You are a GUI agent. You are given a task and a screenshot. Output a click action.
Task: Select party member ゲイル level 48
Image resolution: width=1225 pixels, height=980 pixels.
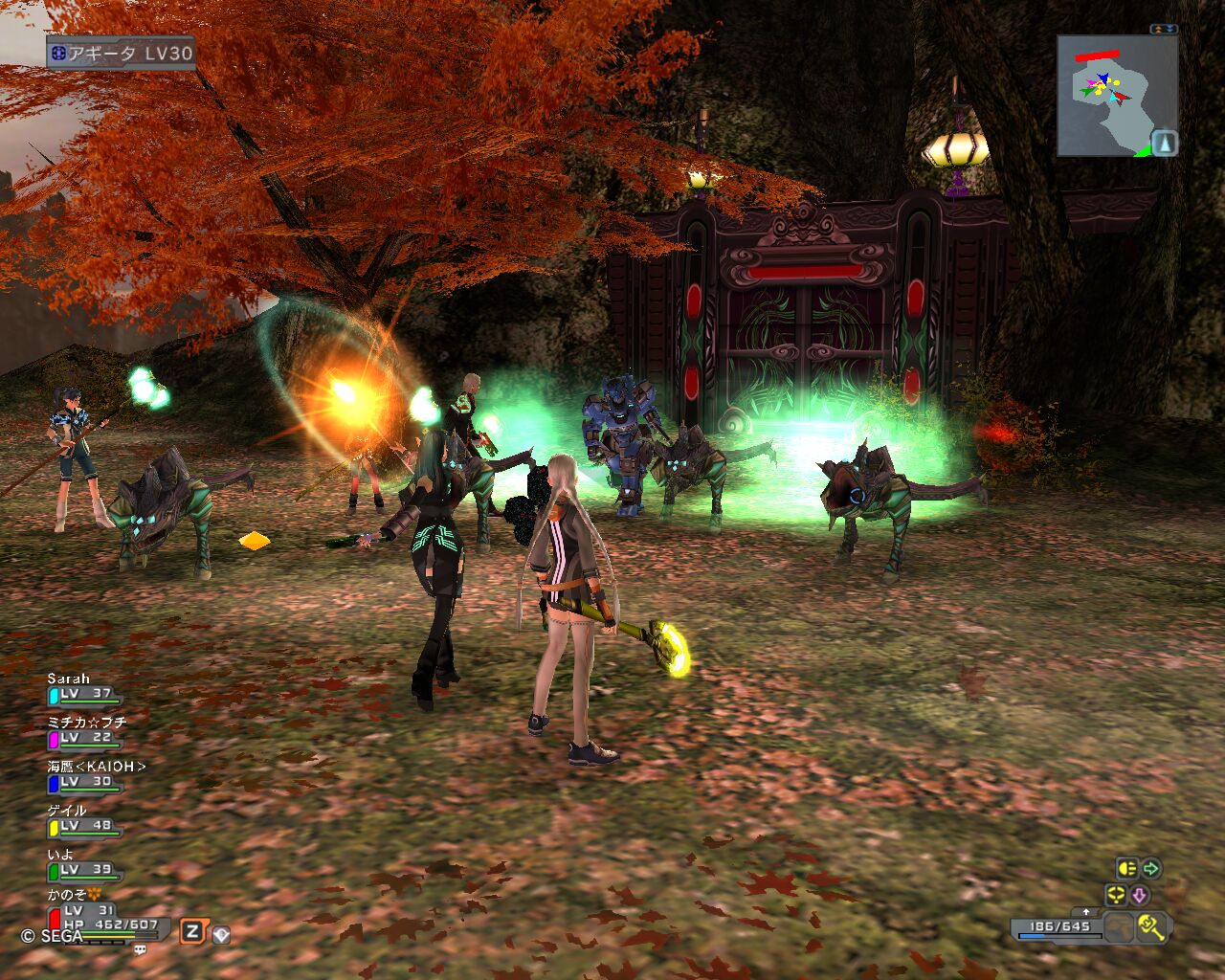(x=84, y=821)
